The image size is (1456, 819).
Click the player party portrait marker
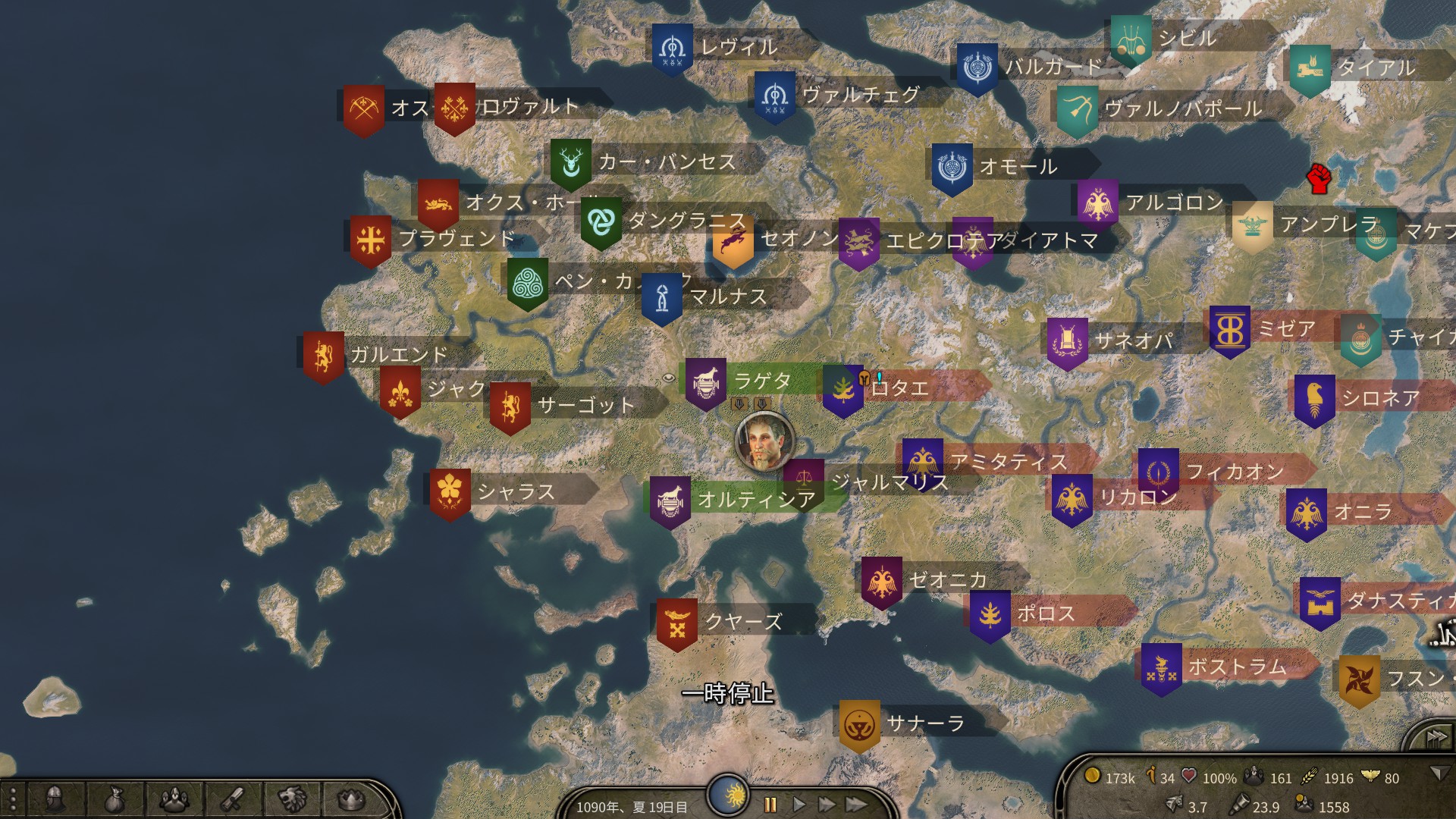[764, 440]
